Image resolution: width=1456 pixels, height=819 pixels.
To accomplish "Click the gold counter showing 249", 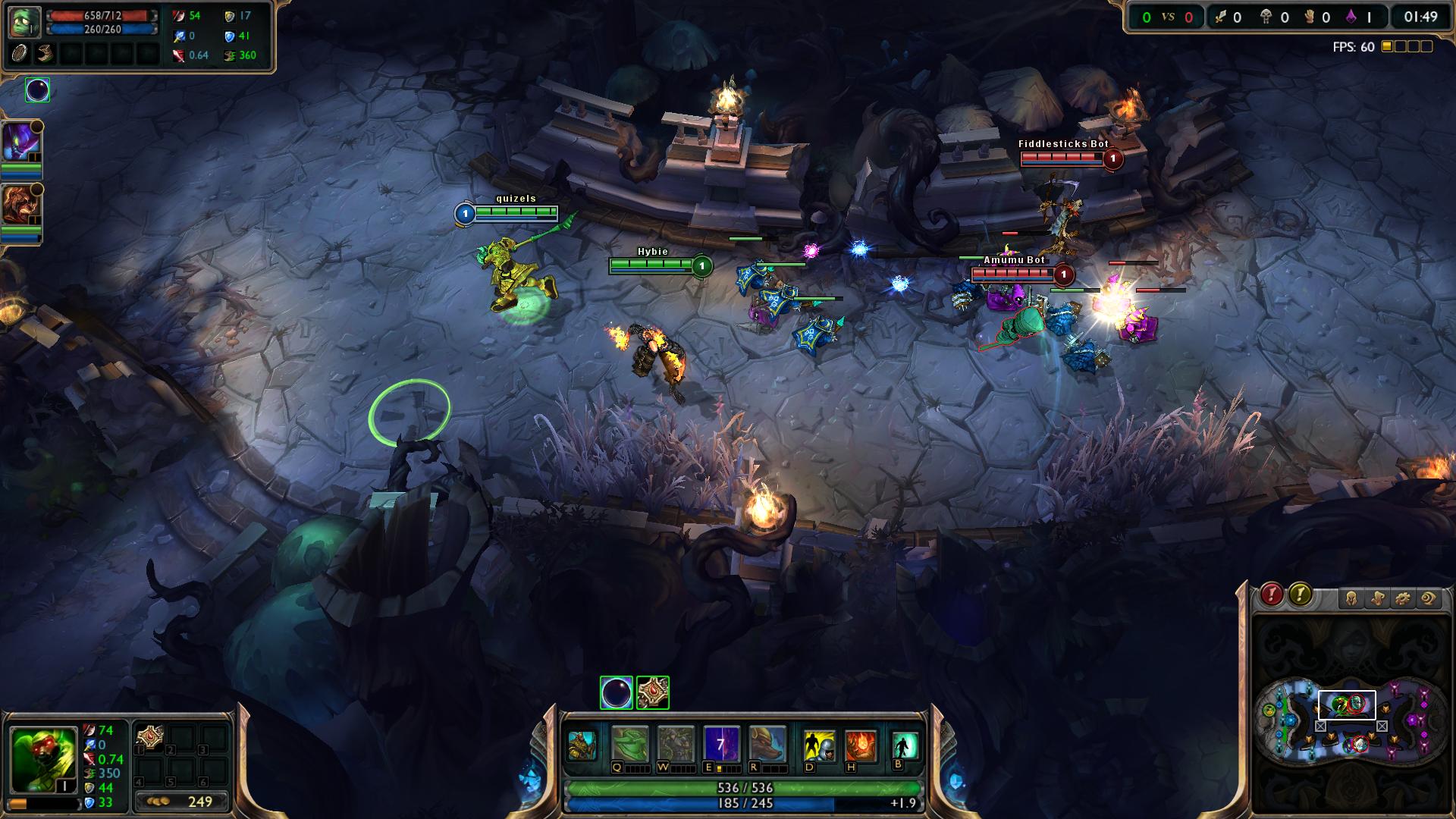I will click(182, 802).
